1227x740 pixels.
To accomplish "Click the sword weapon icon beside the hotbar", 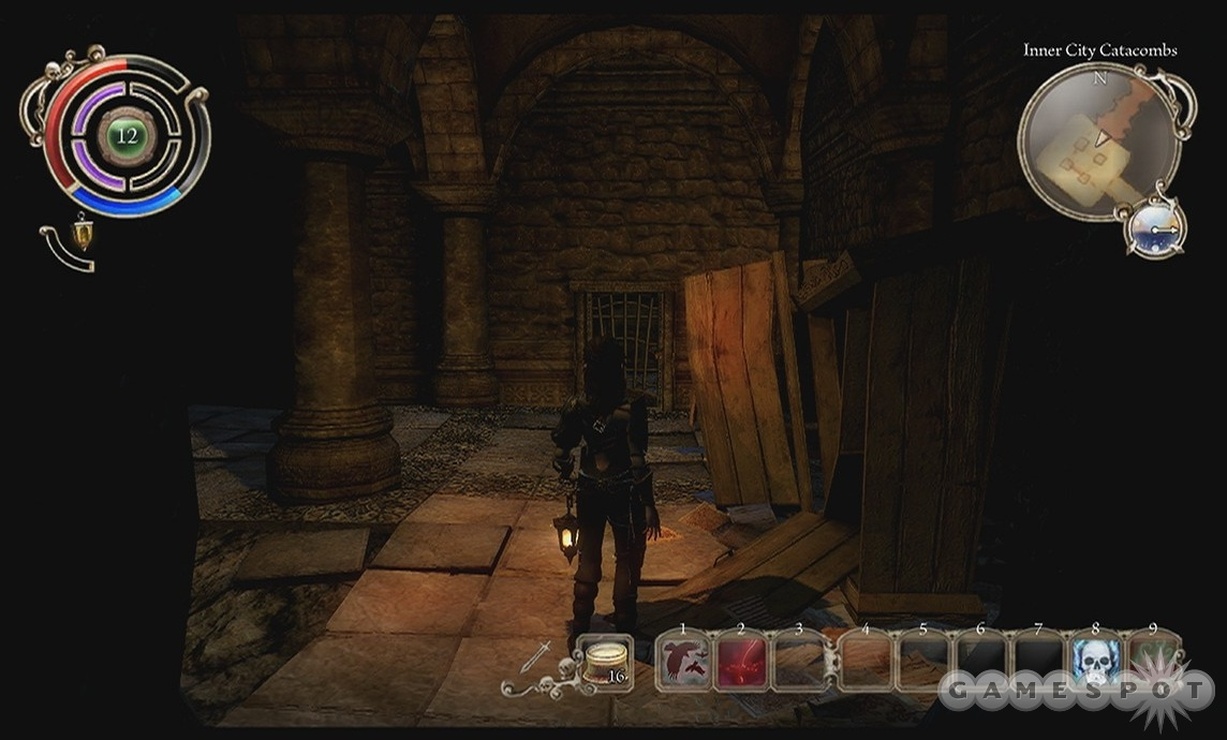I will click(535, 658).
